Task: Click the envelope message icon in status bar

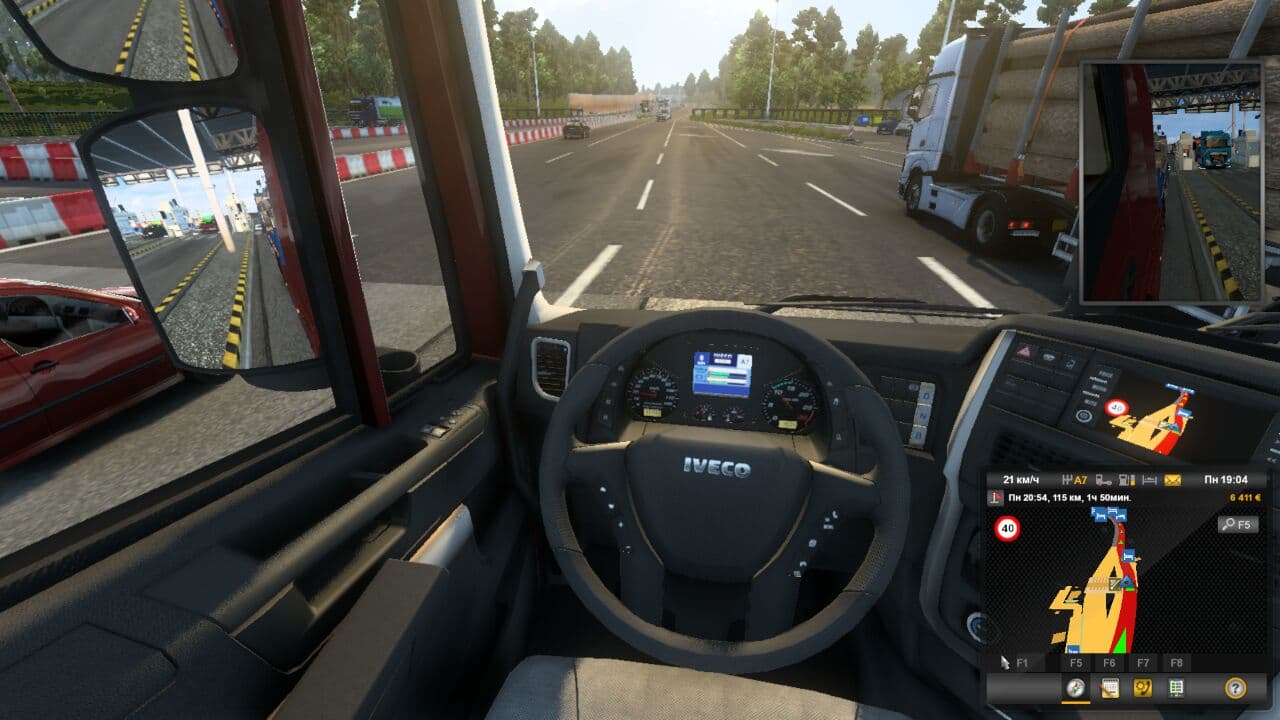Action: (1172, 480)
